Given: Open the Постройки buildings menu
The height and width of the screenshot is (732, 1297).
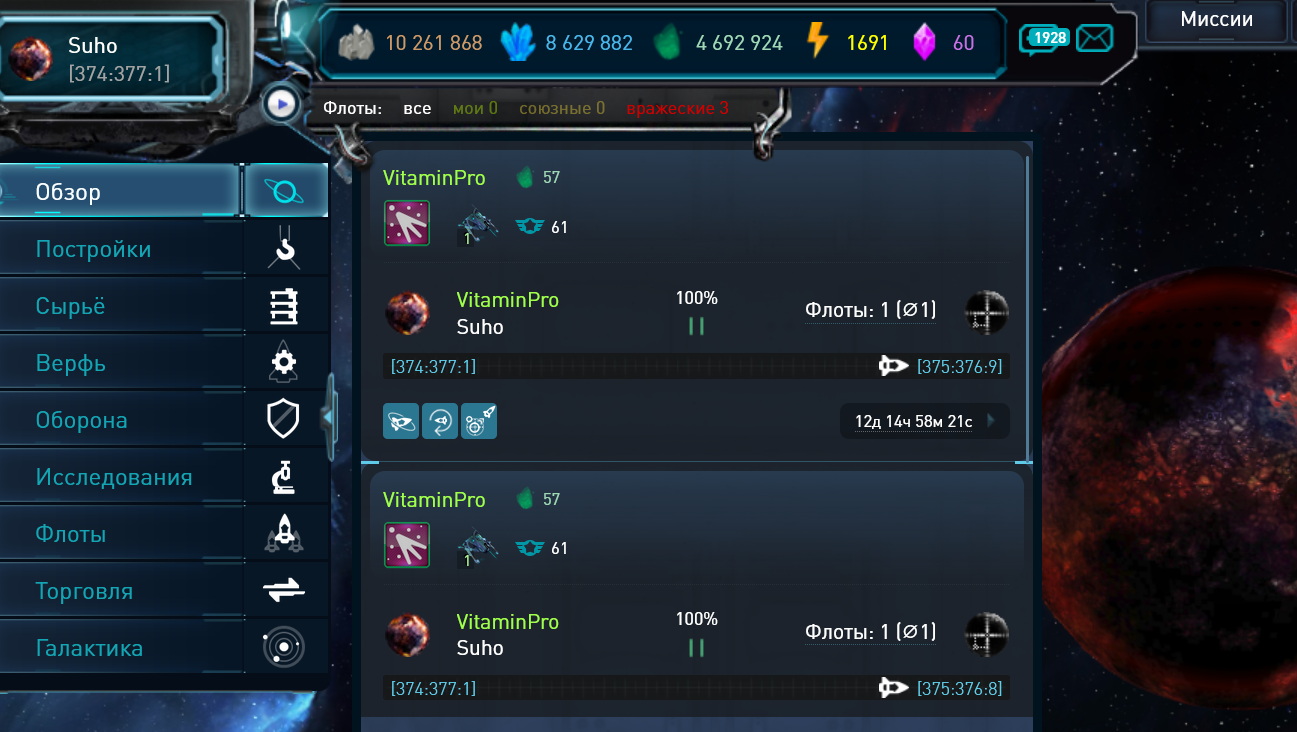Looking at the screenshot, I should pyautogui.click(x=120, y=249).
